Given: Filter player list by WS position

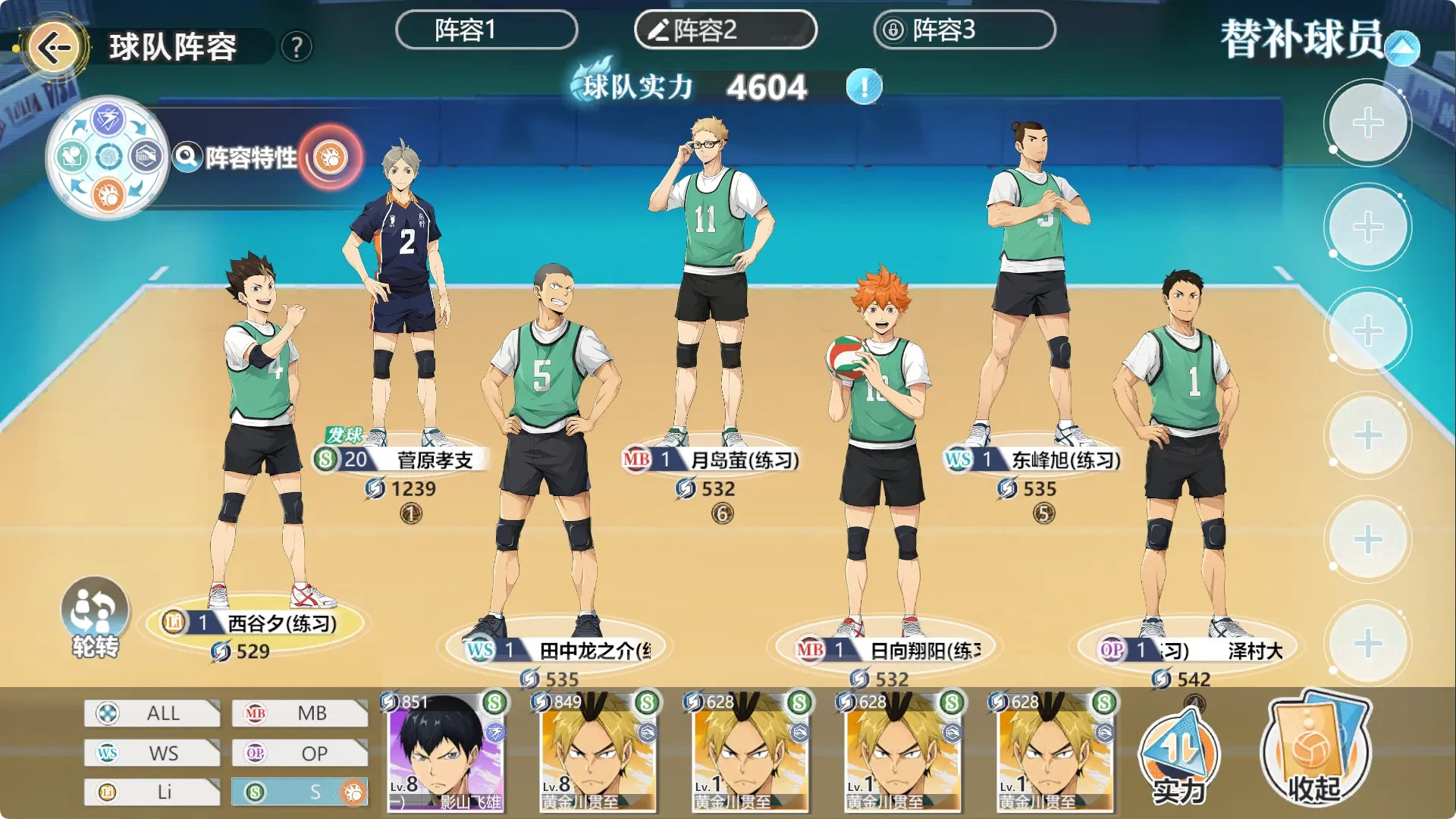Looking at the screenshot, I should pyautogui.click(x=152, y=753).
